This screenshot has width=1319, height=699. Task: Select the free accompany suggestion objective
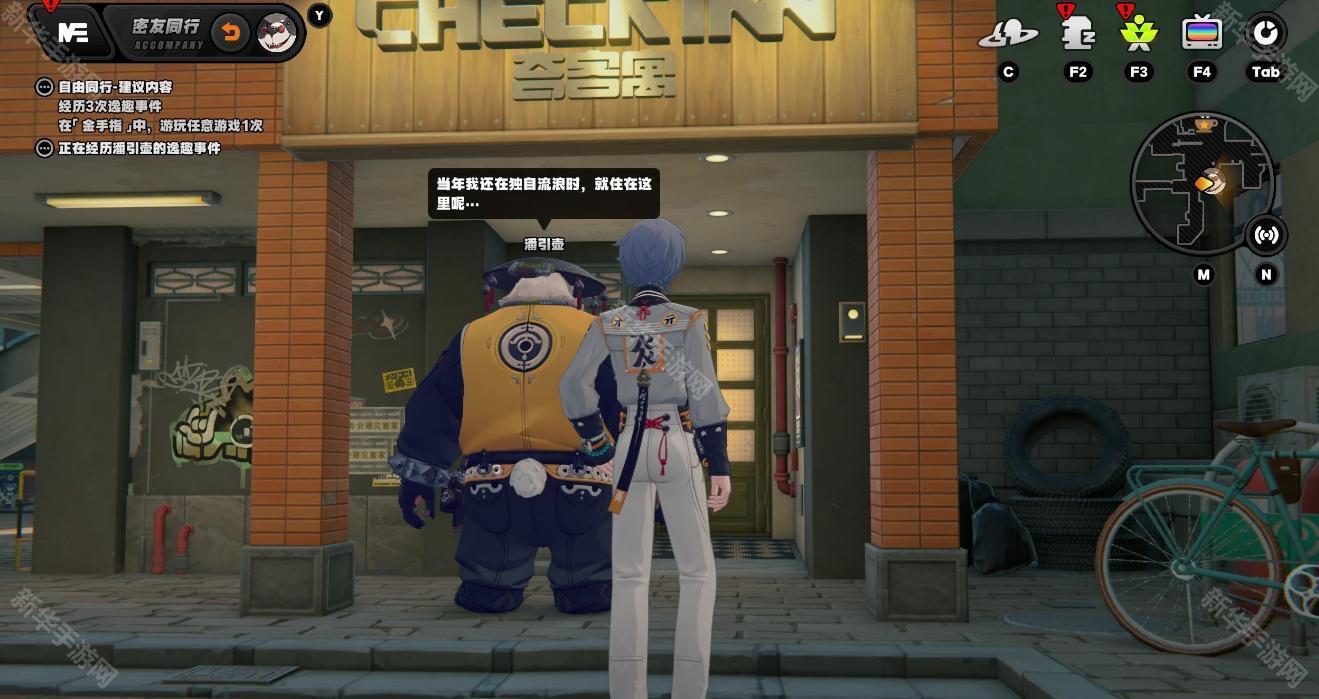(114, 87)
